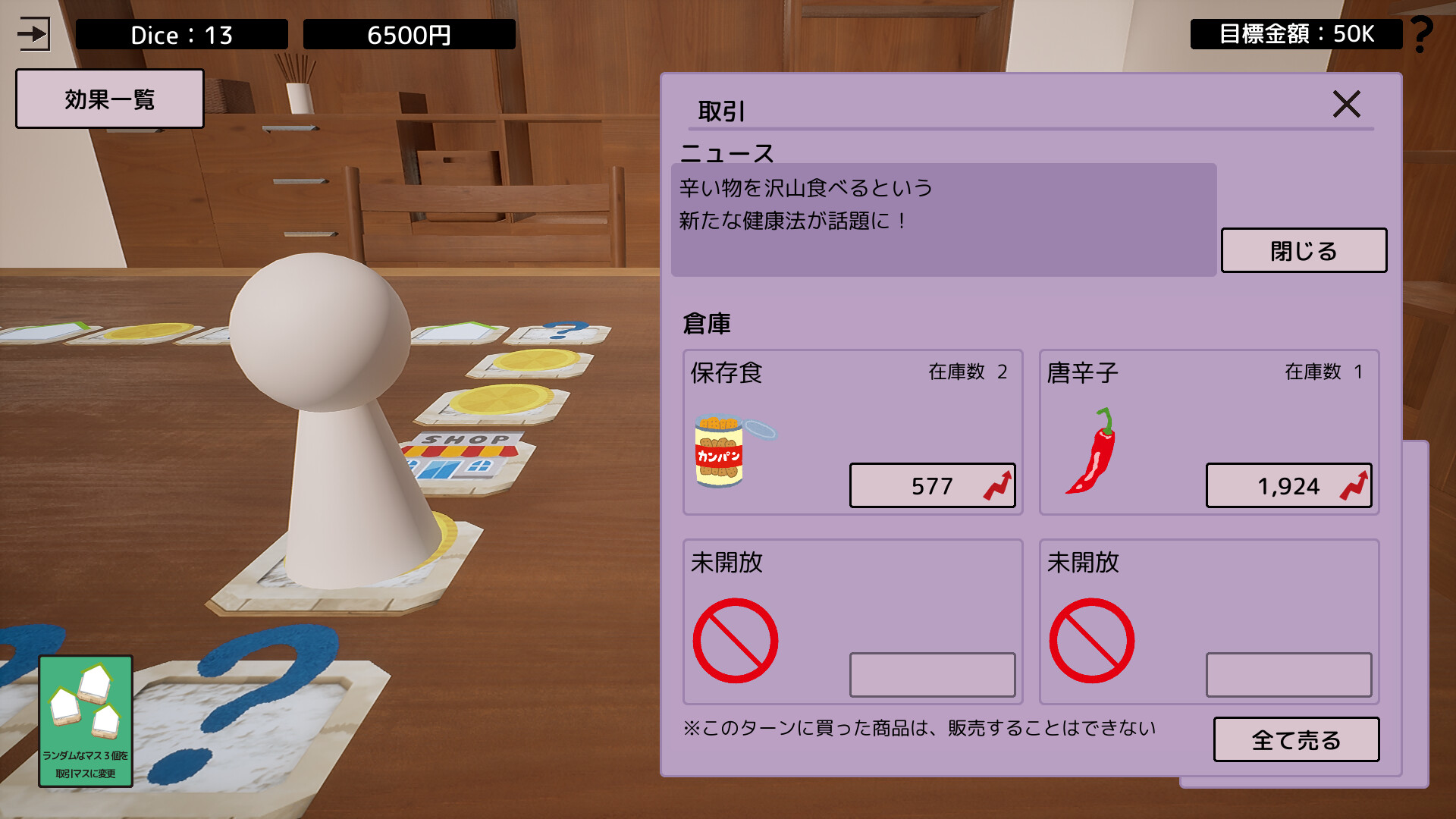Expand the 効果一覧 effects list
Viewport: 1456px width, 819px height.
tap(109, 99)
